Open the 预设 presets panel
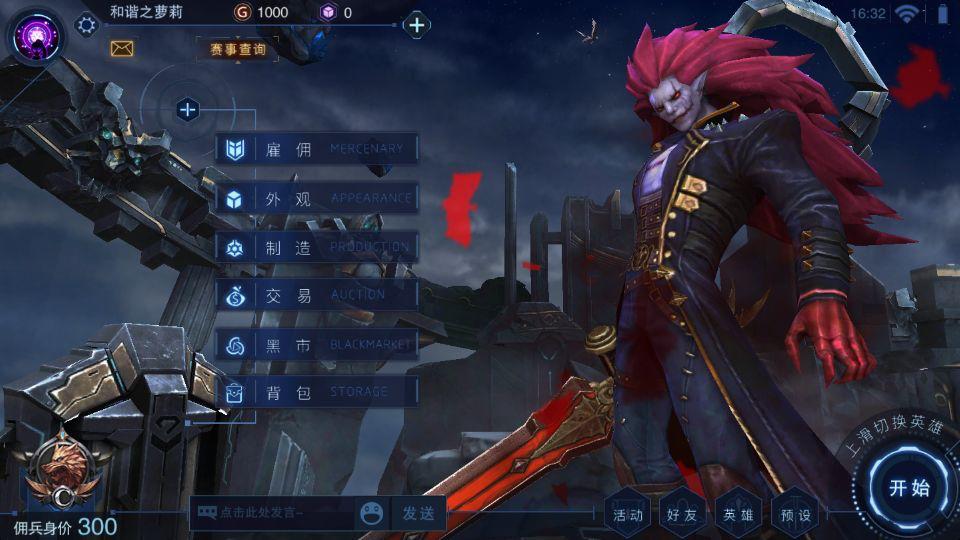Viewport: 960px width, 540px height. coord(795,514)
